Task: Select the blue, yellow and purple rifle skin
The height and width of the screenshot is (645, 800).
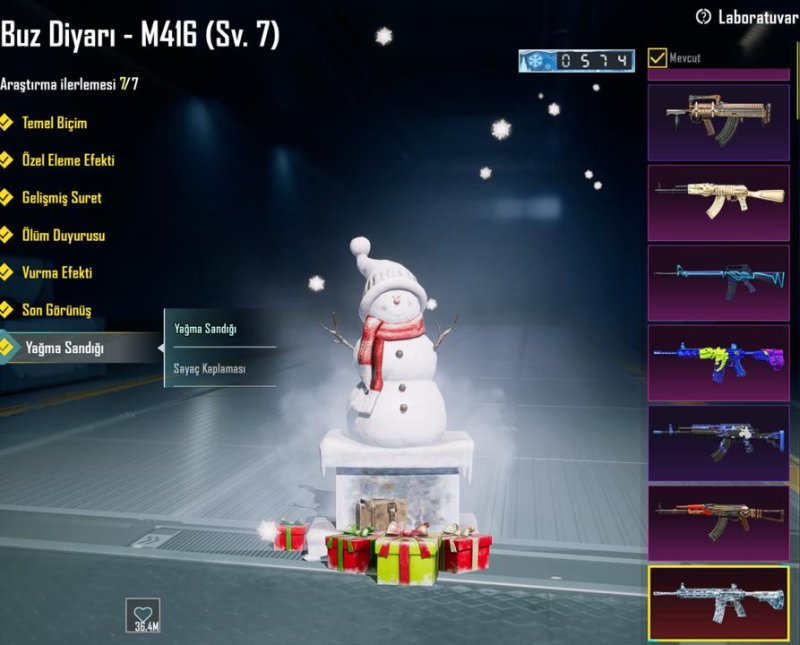Action: [718, 361]
